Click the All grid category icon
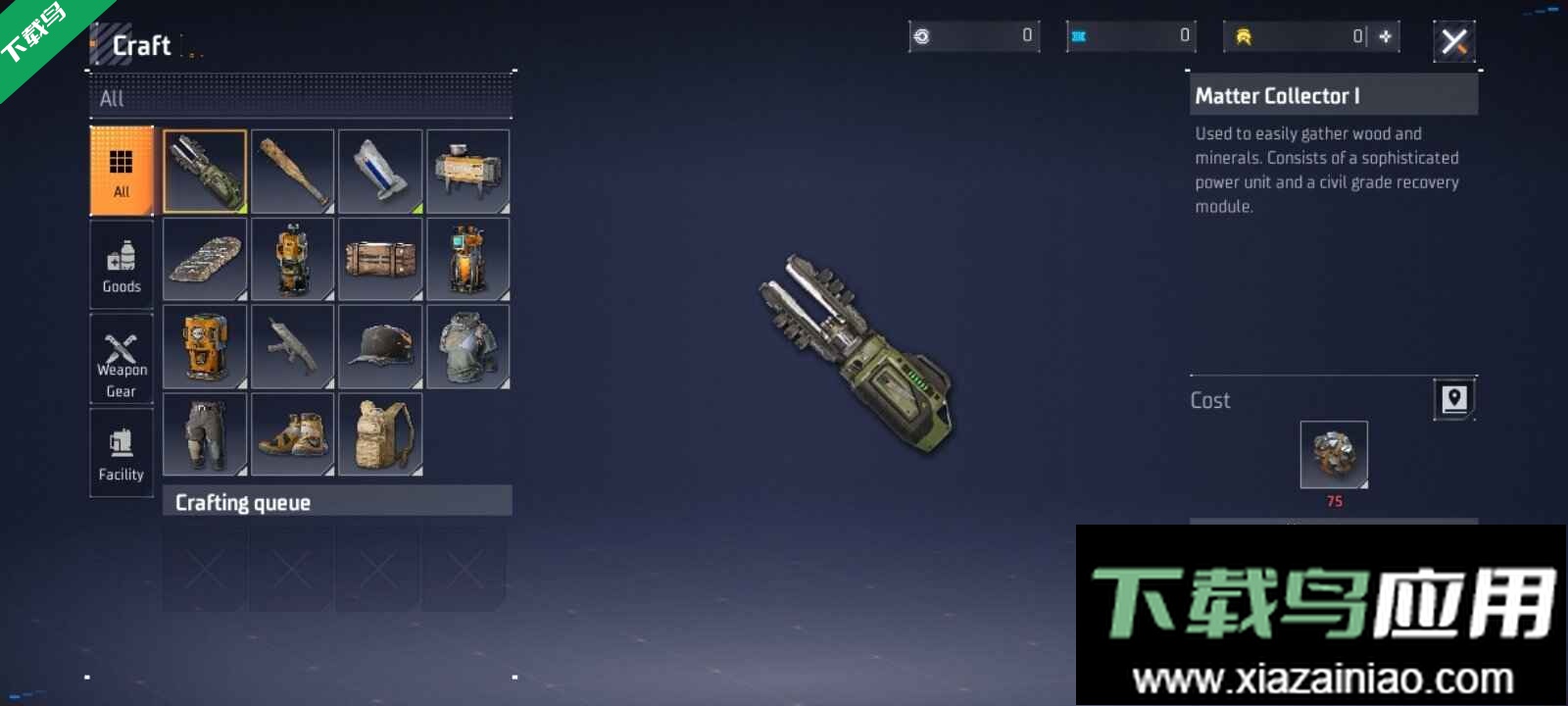The width and height of the screenshot is (1568, 706). (121, 169)
